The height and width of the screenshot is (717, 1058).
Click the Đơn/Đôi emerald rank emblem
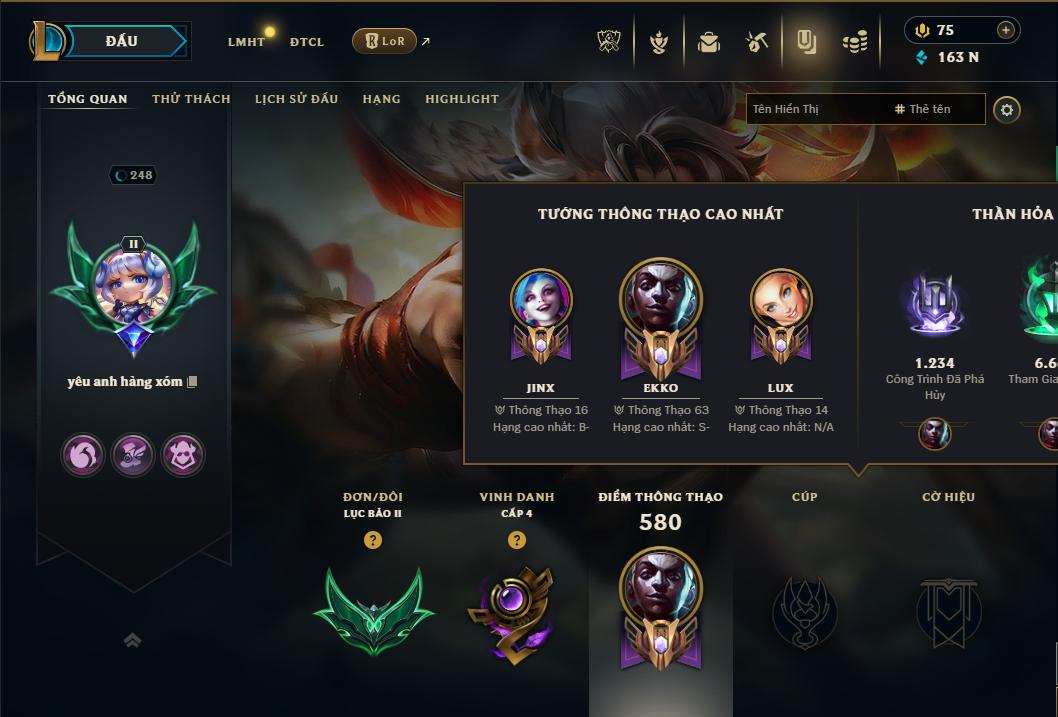(x=373, y=609)
